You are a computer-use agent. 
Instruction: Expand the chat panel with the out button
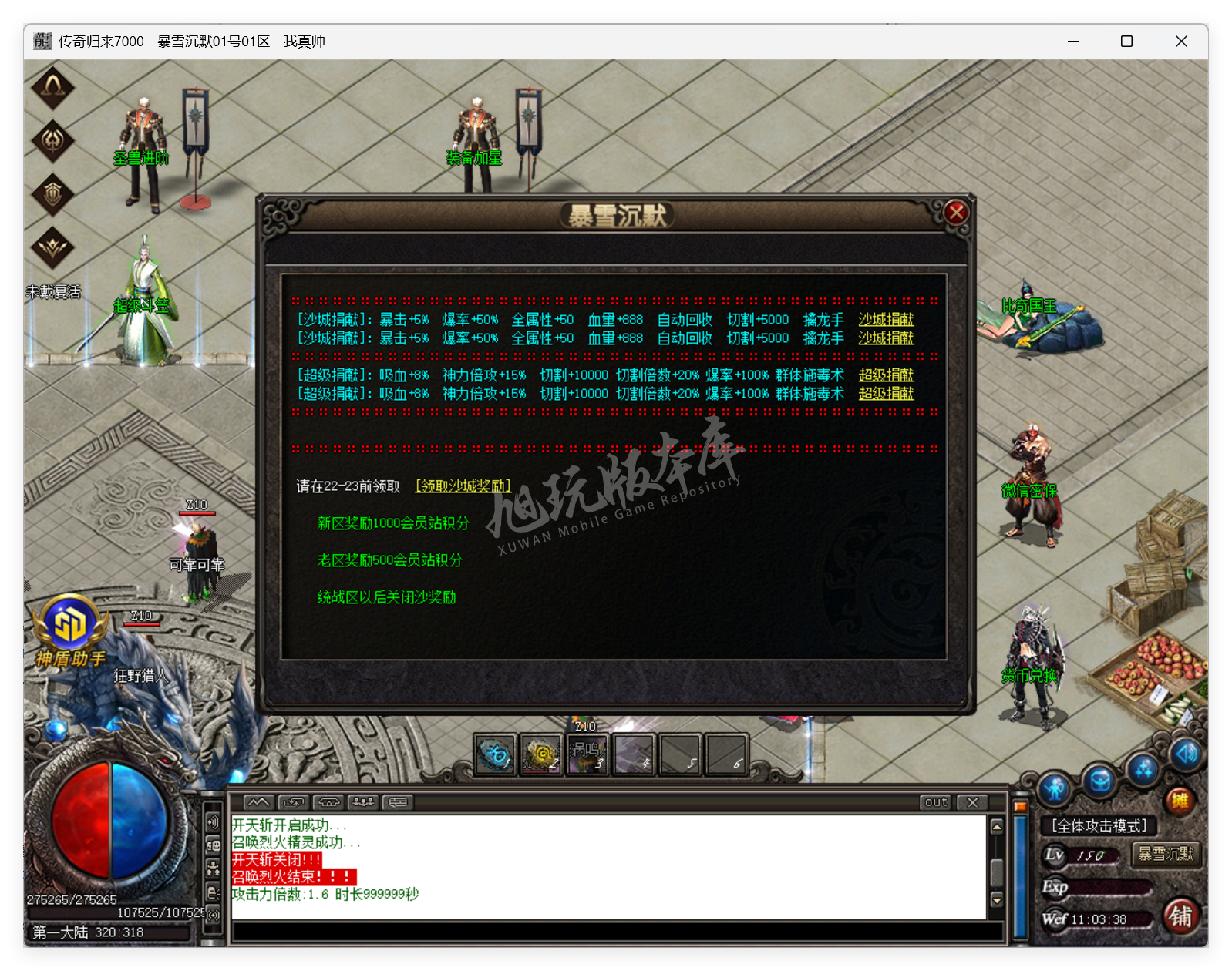[935, 802]
